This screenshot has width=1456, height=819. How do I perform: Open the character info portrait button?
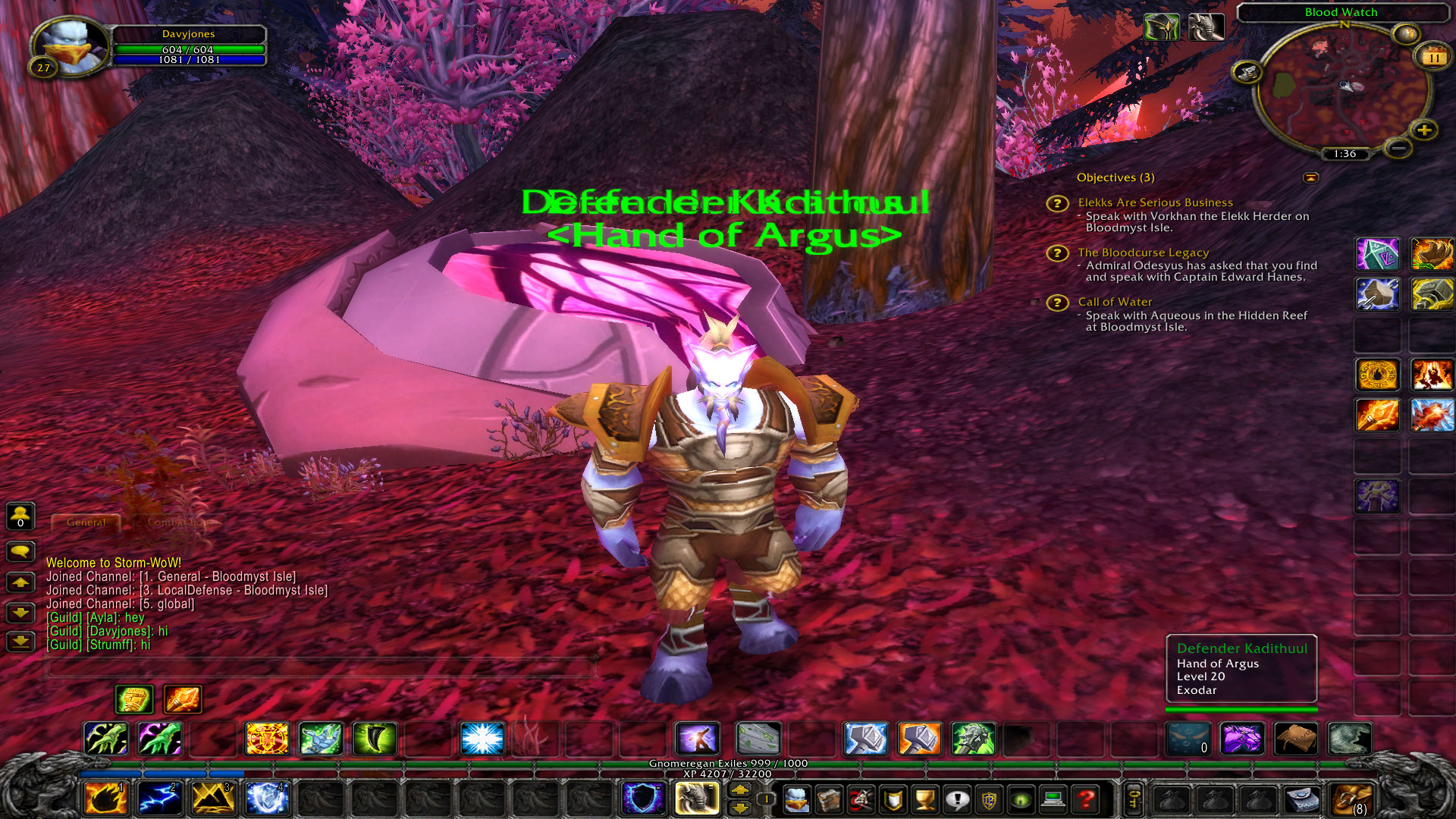796,799
